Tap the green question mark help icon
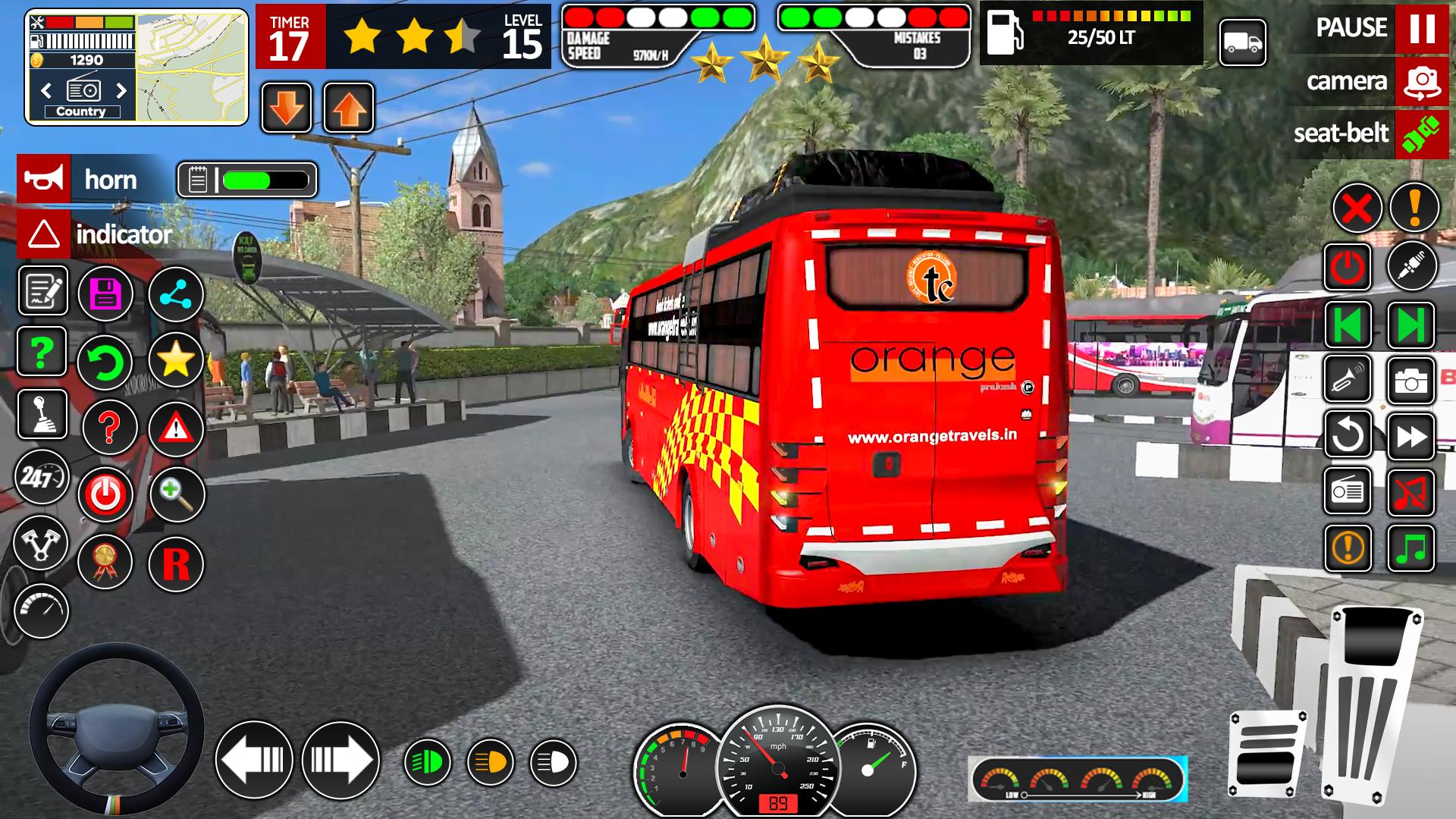Viewport: 1456px width, 819px height. 42,351
